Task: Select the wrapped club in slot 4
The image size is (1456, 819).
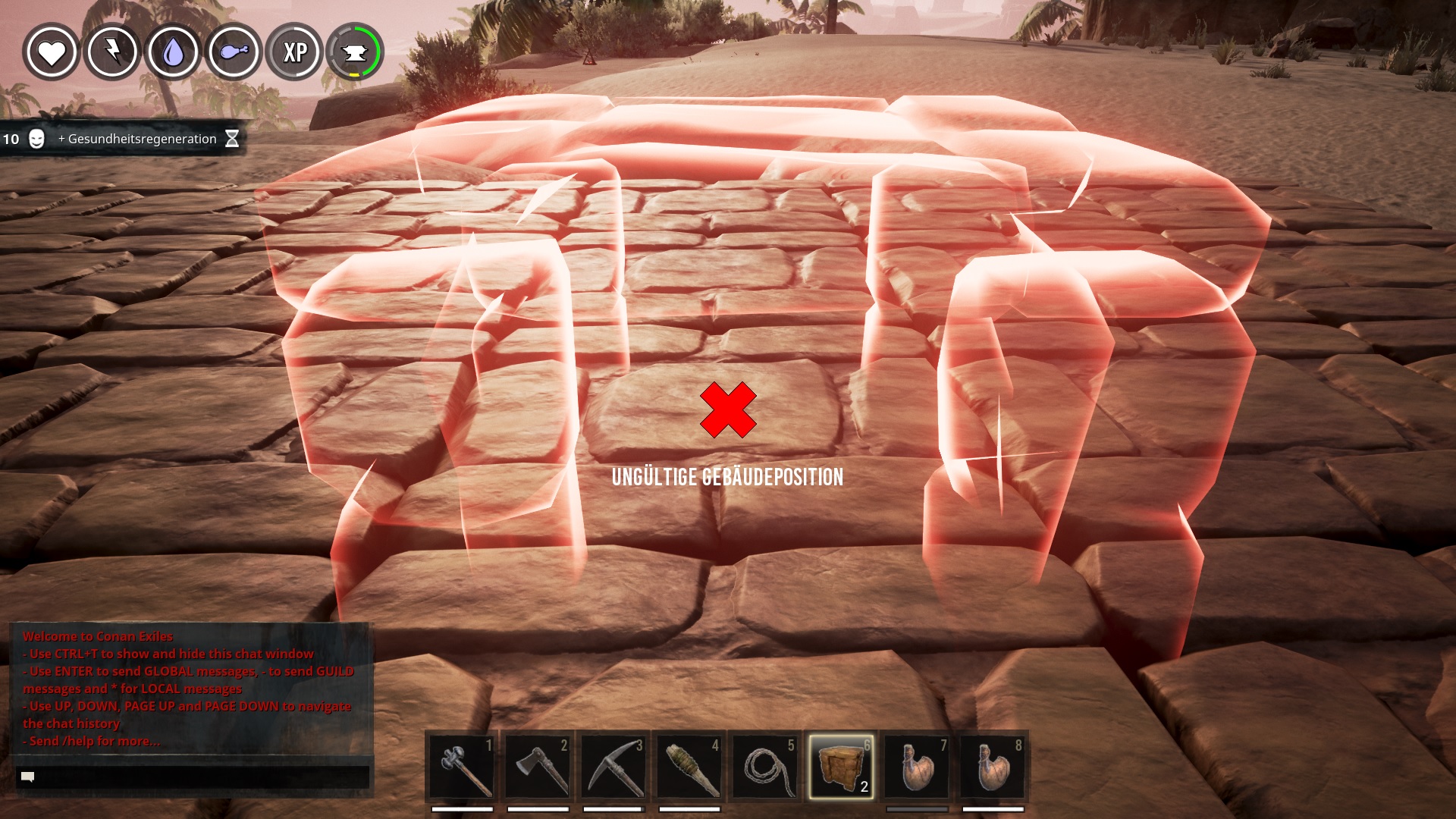Action: tap(689, 767)
